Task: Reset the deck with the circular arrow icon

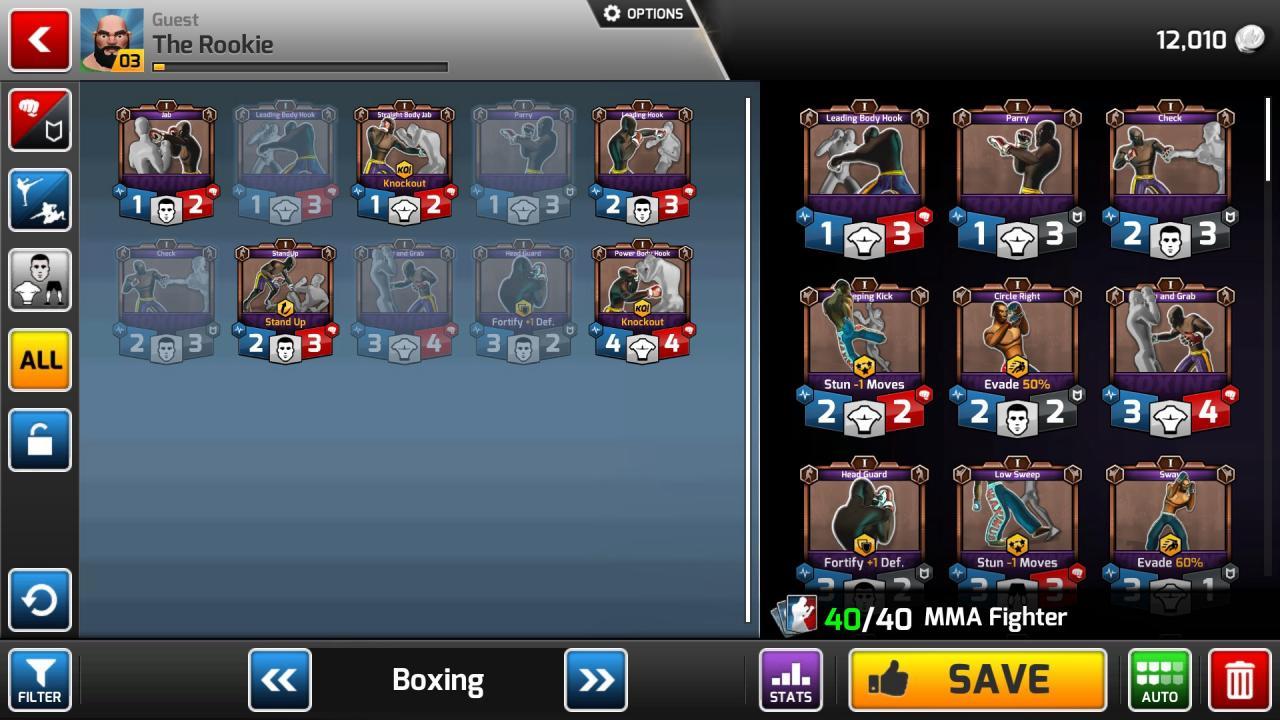Action: [x=40, y=599]
